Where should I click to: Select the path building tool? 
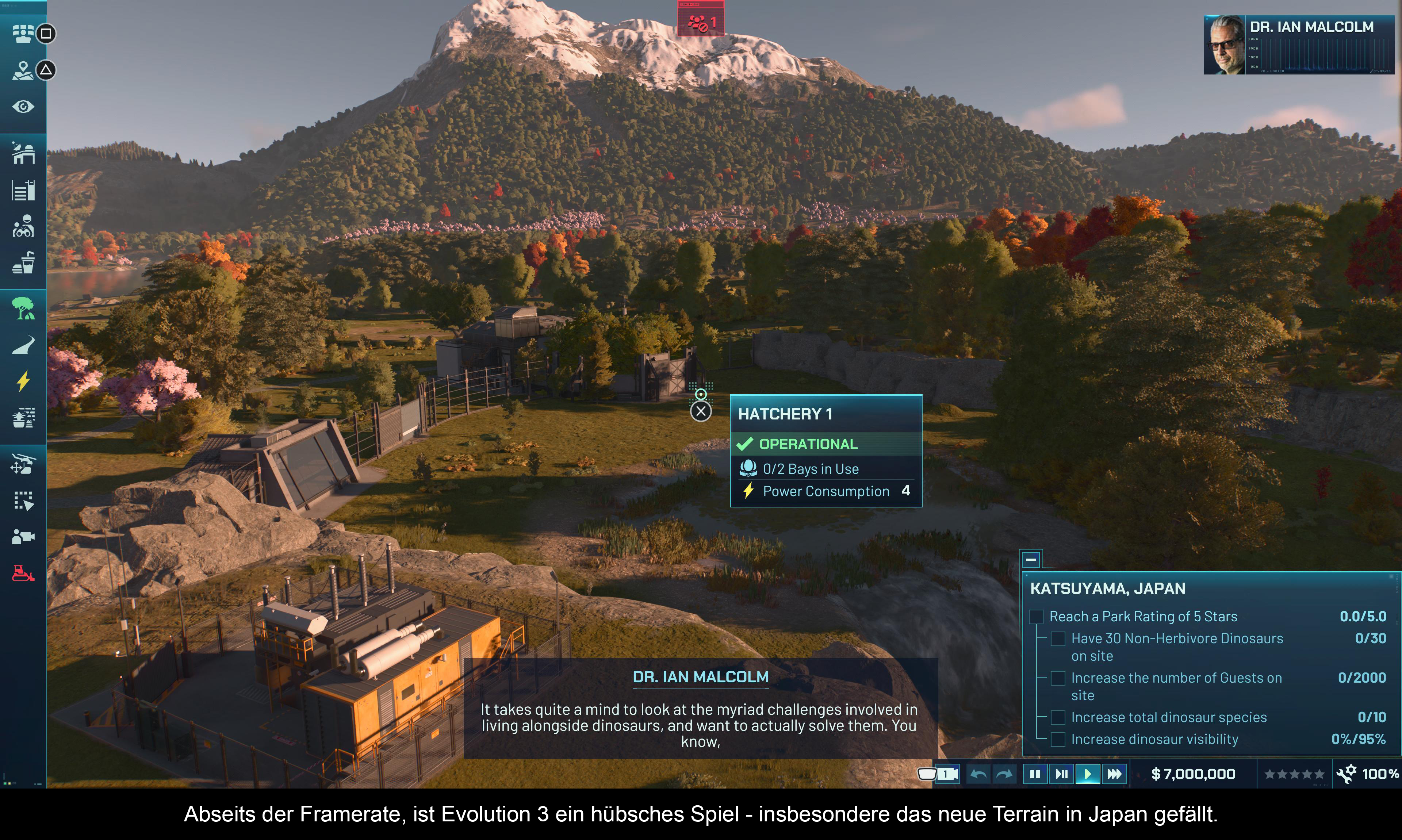coord(23,345)
